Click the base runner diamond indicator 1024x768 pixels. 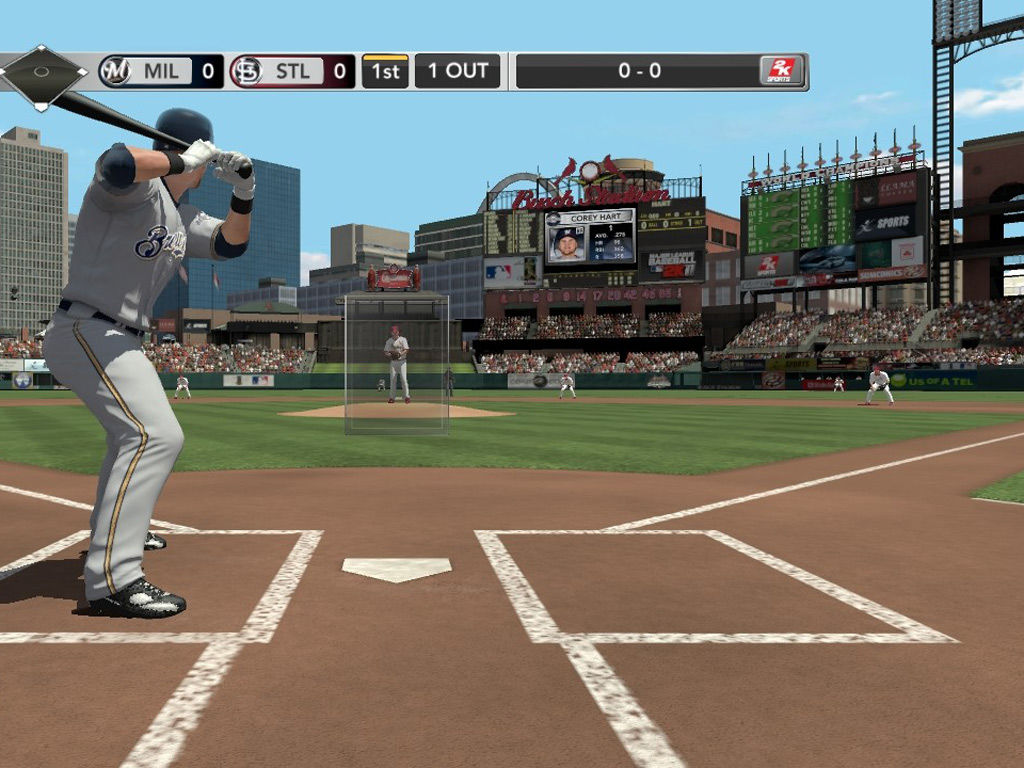(43, 73)
